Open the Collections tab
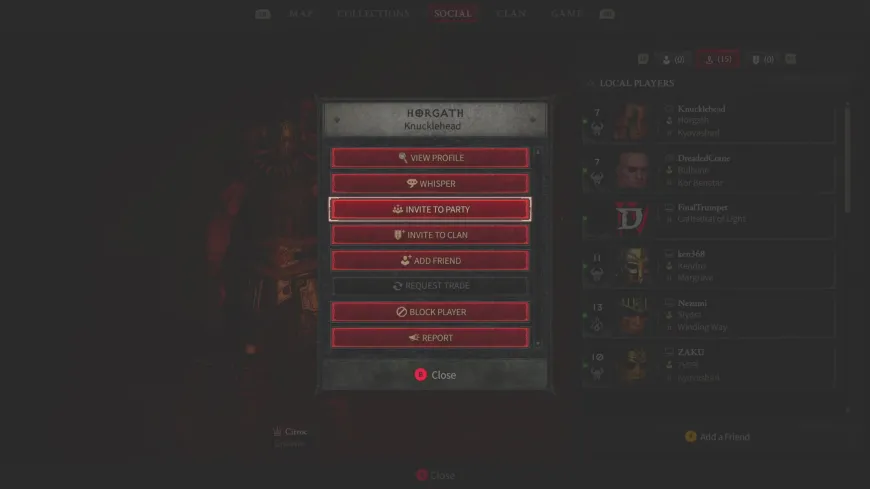 [x=373, y=14]
